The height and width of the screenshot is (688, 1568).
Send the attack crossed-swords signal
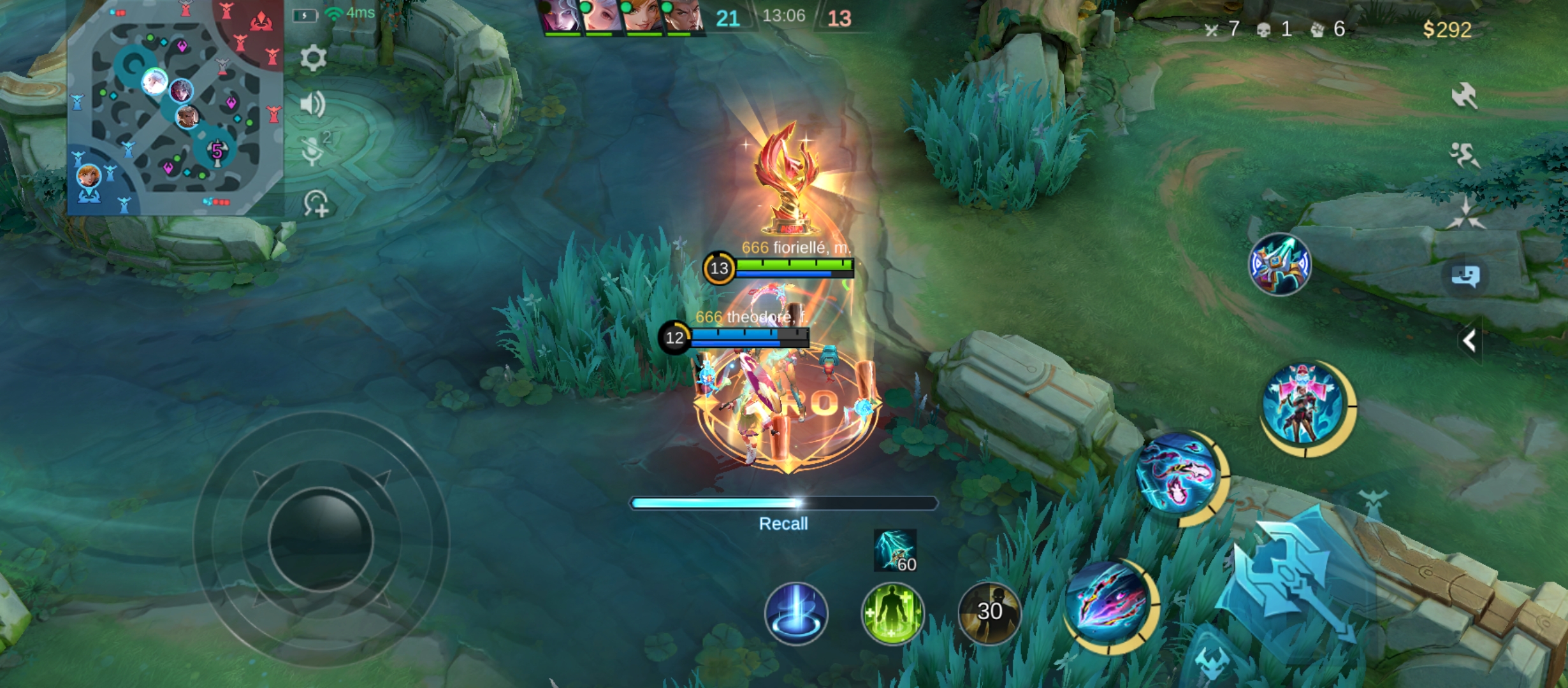tap(1464, 96)
